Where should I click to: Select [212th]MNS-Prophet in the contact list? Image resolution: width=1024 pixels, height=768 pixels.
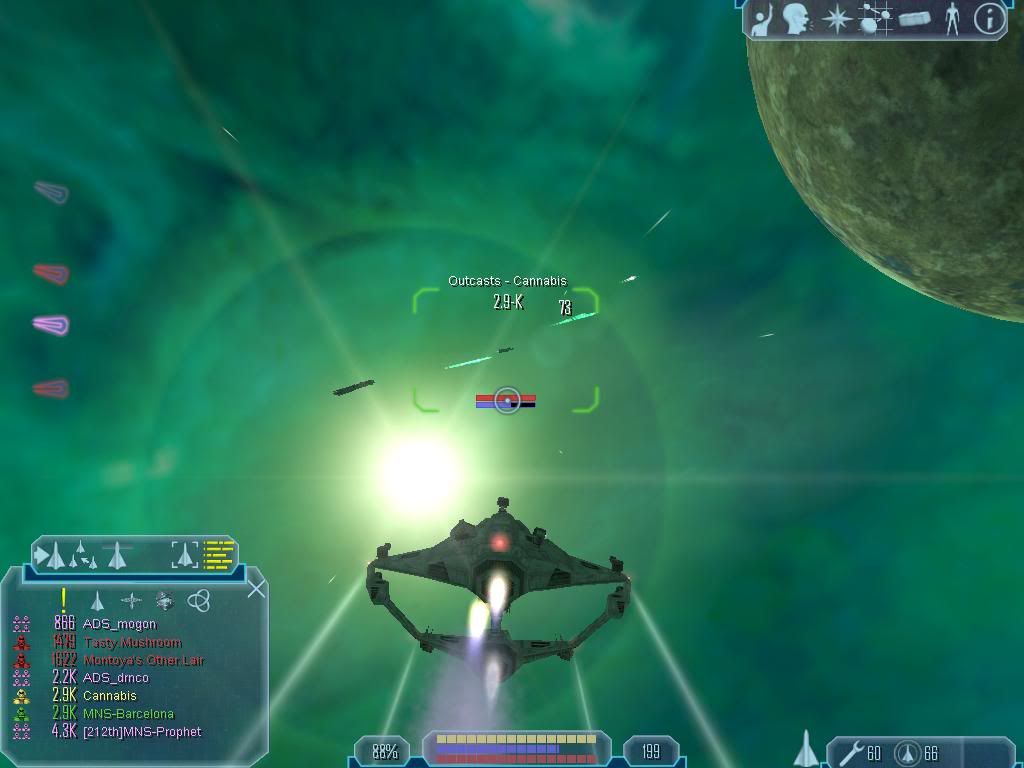point(142,732)
